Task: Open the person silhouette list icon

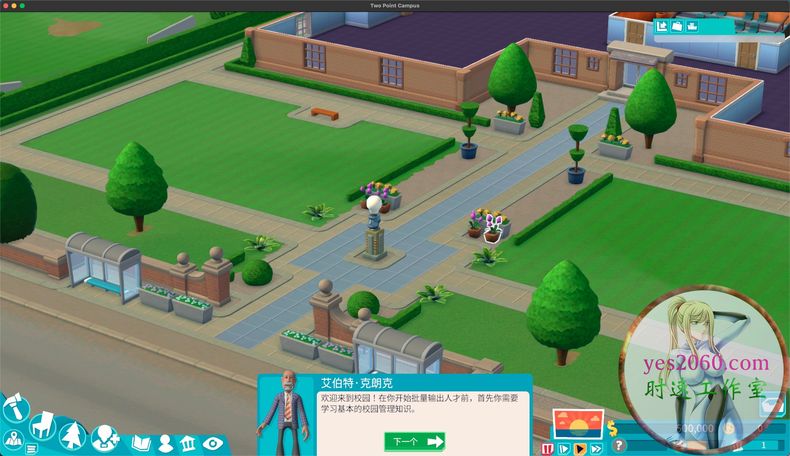Action: click(164, 442)
